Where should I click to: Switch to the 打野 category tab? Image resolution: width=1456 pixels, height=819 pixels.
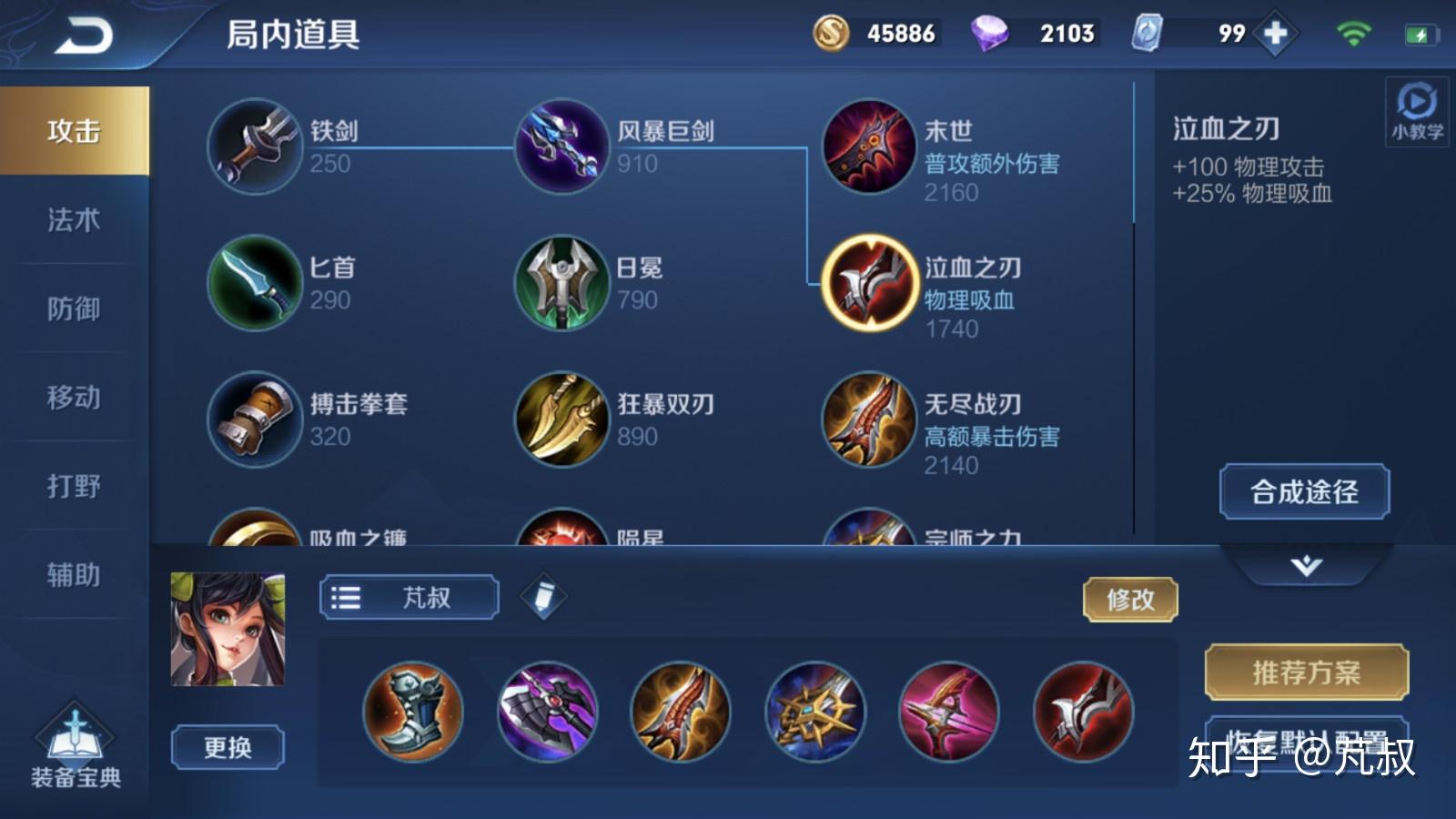click(73, 488)
